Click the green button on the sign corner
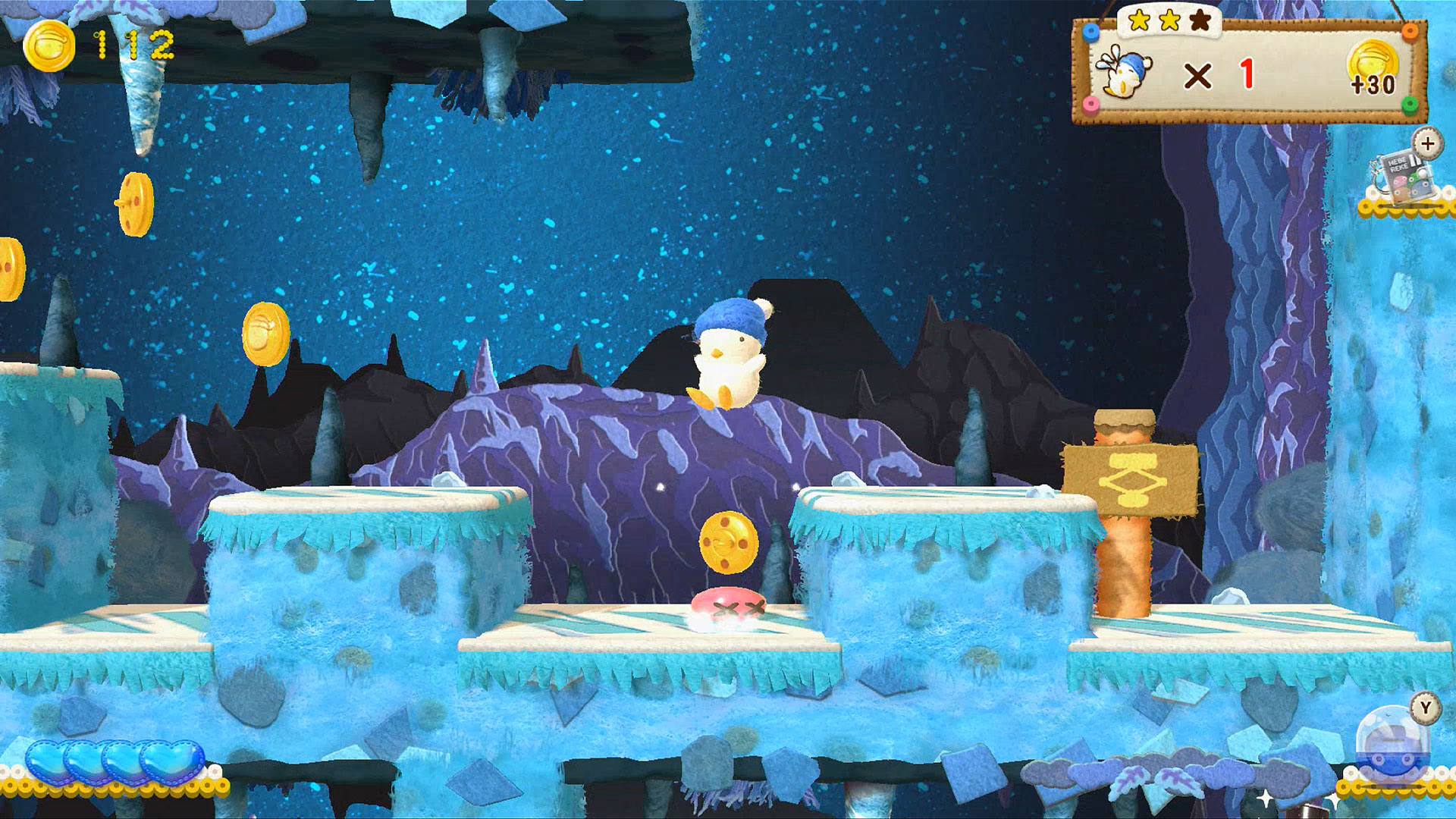Viewport: 1456px width, 819px height. point(1409,103)
